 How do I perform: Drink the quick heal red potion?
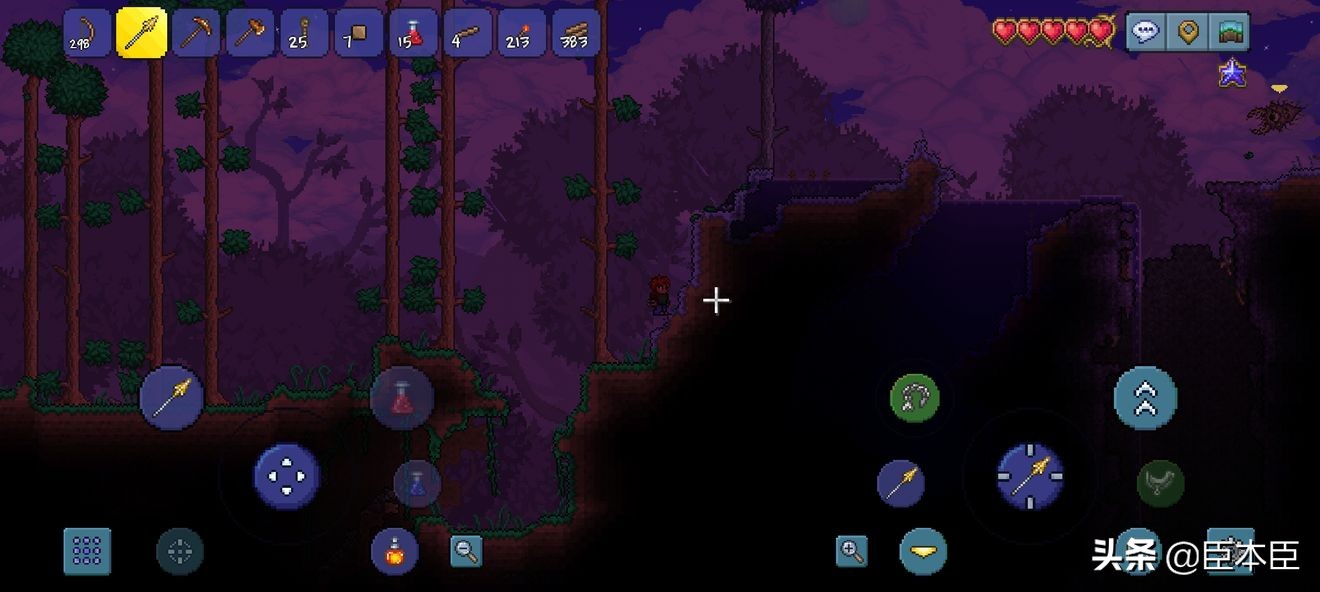coord(402,398)
